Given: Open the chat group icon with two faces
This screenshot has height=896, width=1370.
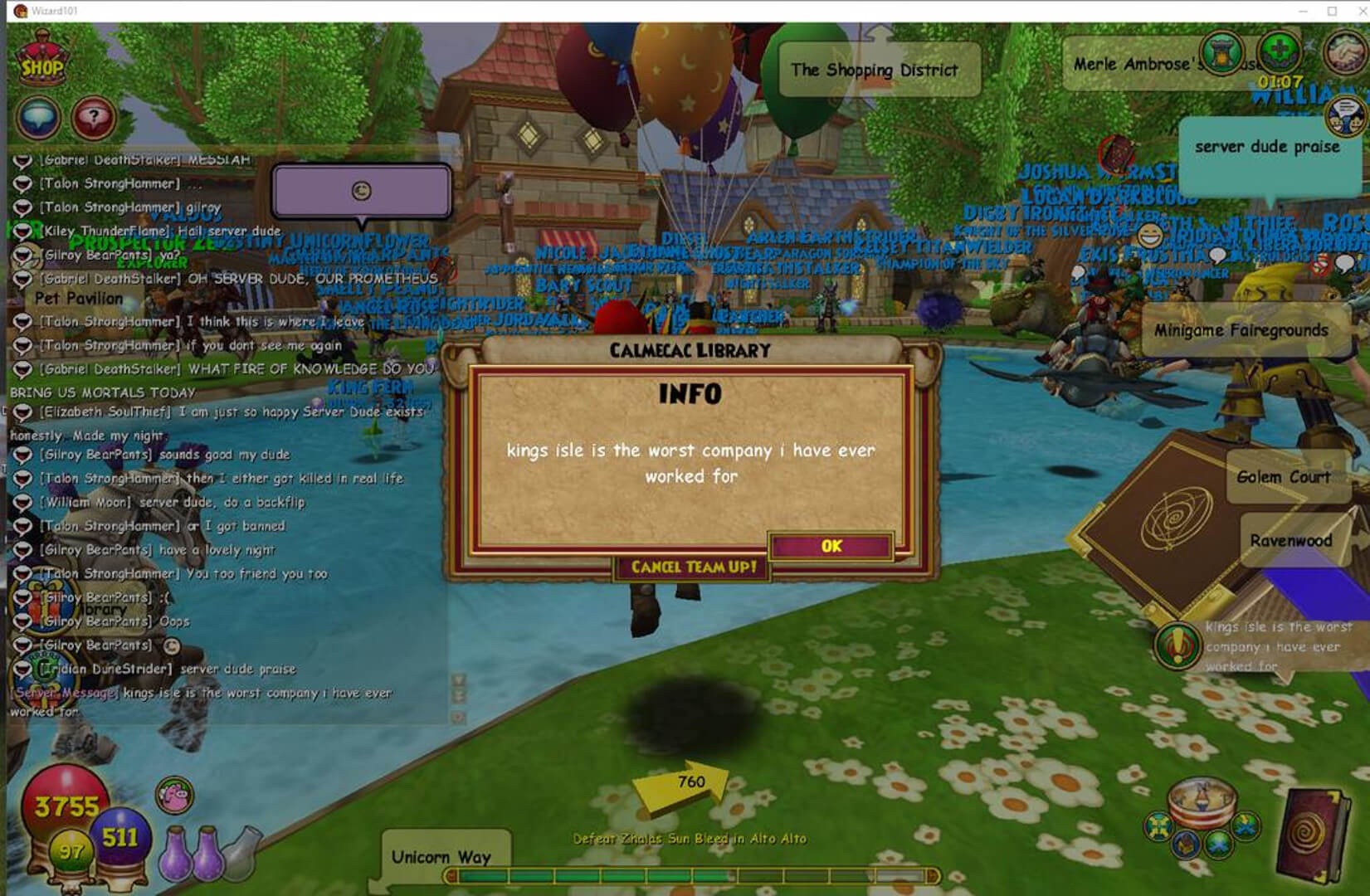Looking at the screenshot, I should point(1344,117).
